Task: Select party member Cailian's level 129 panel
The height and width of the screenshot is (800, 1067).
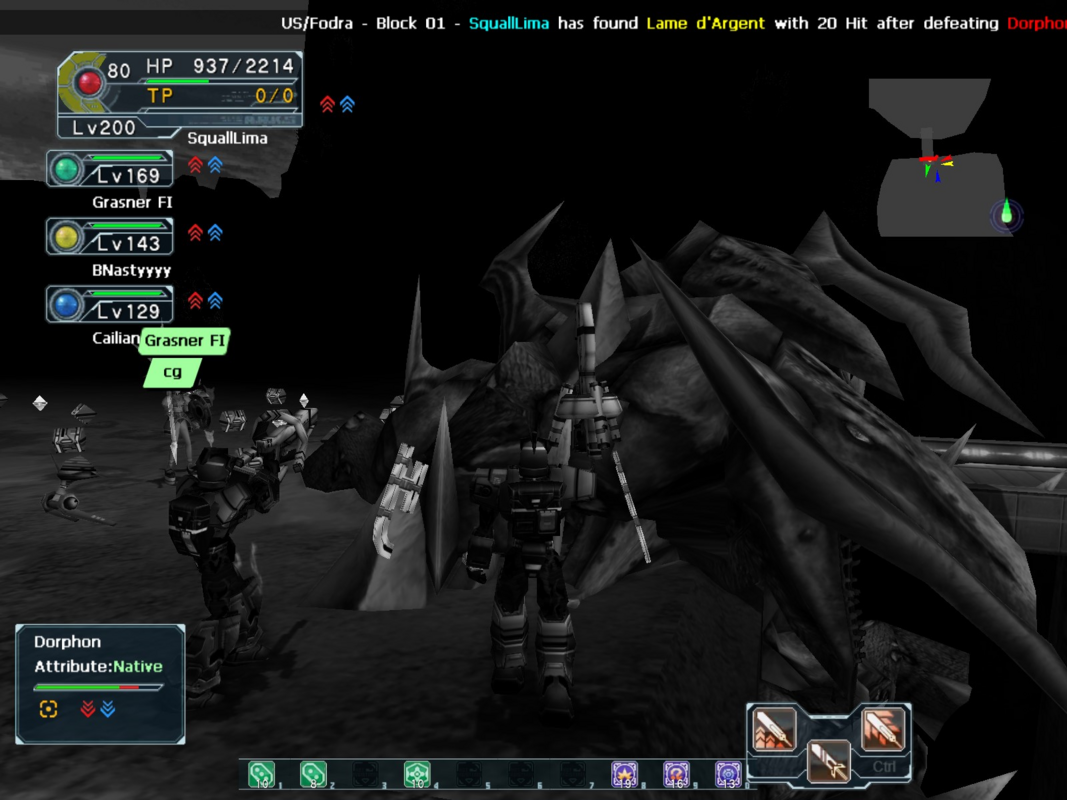Action: pyautogui.click(x=110, y=305)
